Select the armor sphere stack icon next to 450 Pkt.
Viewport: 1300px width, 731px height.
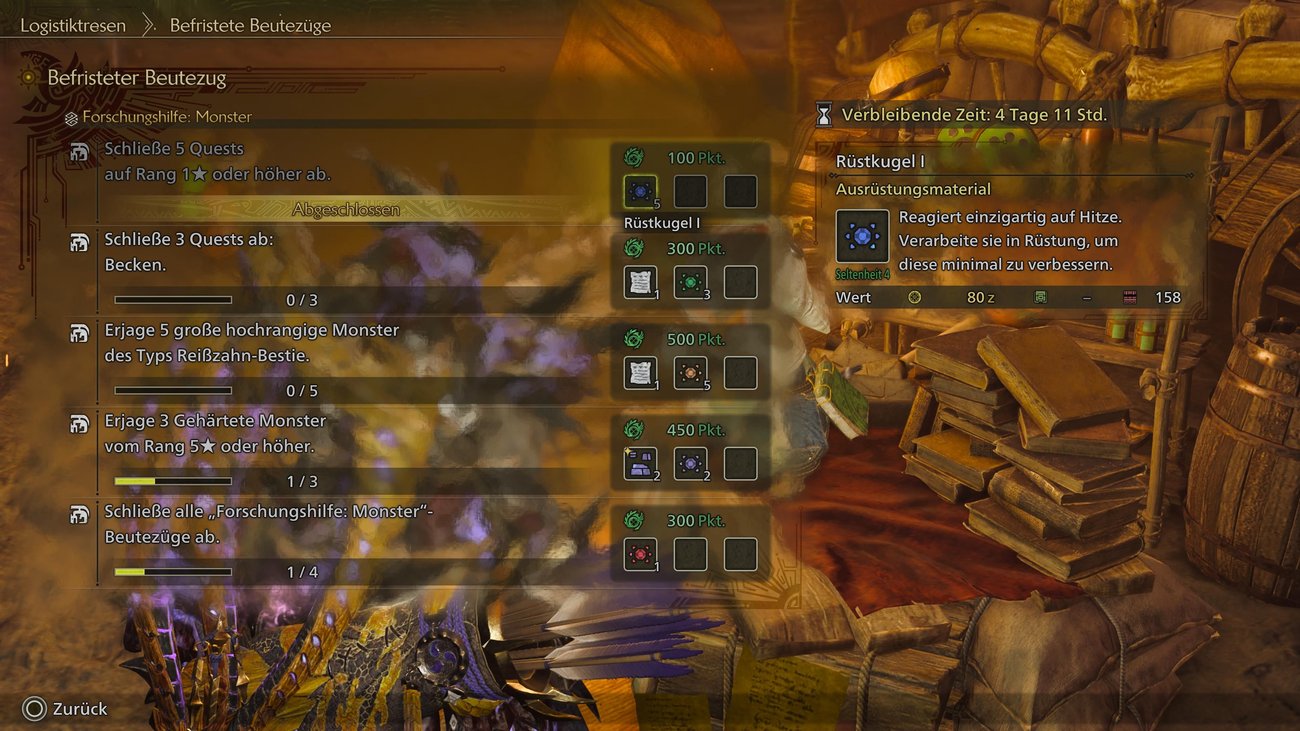[x=640, y=462]
